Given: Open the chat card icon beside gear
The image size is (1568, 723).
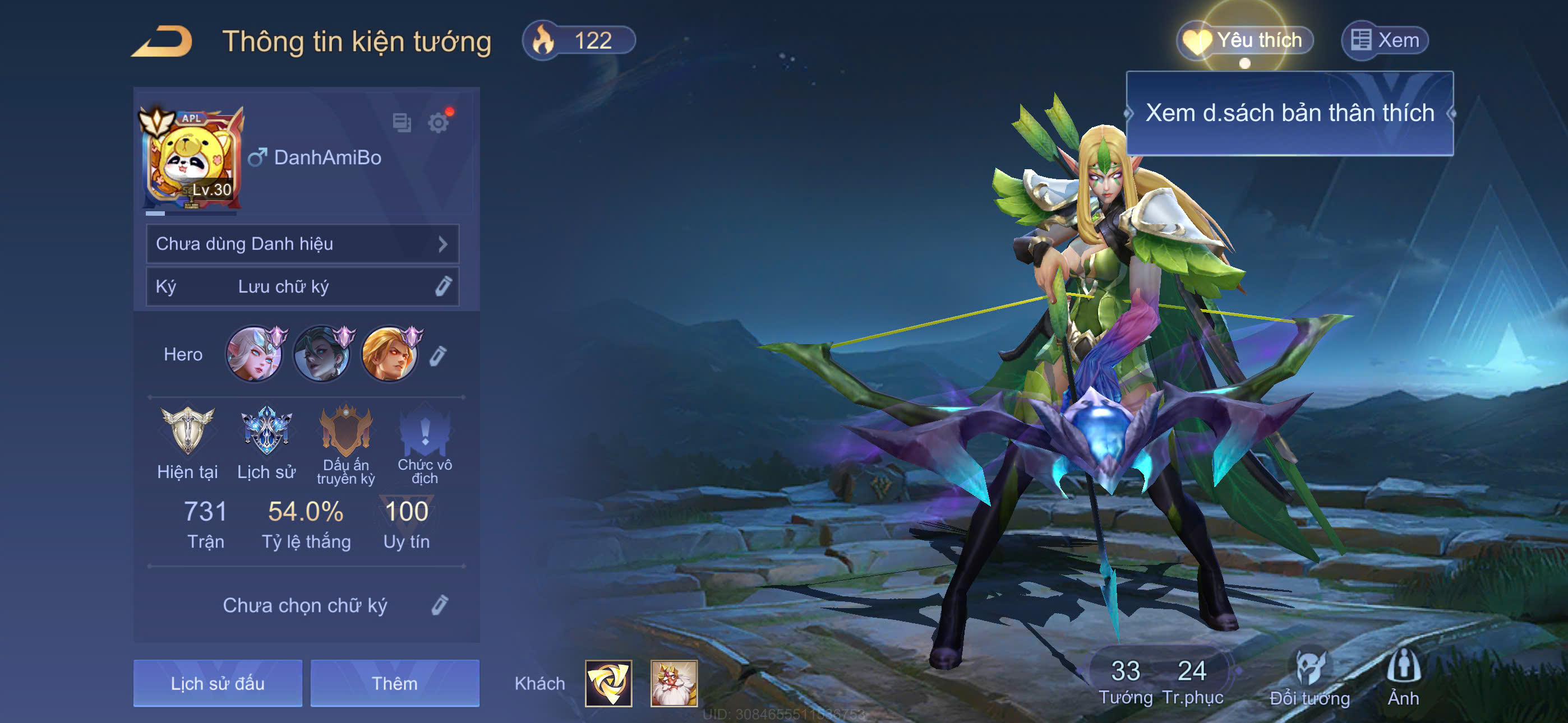Looking at the screenshot, I should tap(402, 123).
